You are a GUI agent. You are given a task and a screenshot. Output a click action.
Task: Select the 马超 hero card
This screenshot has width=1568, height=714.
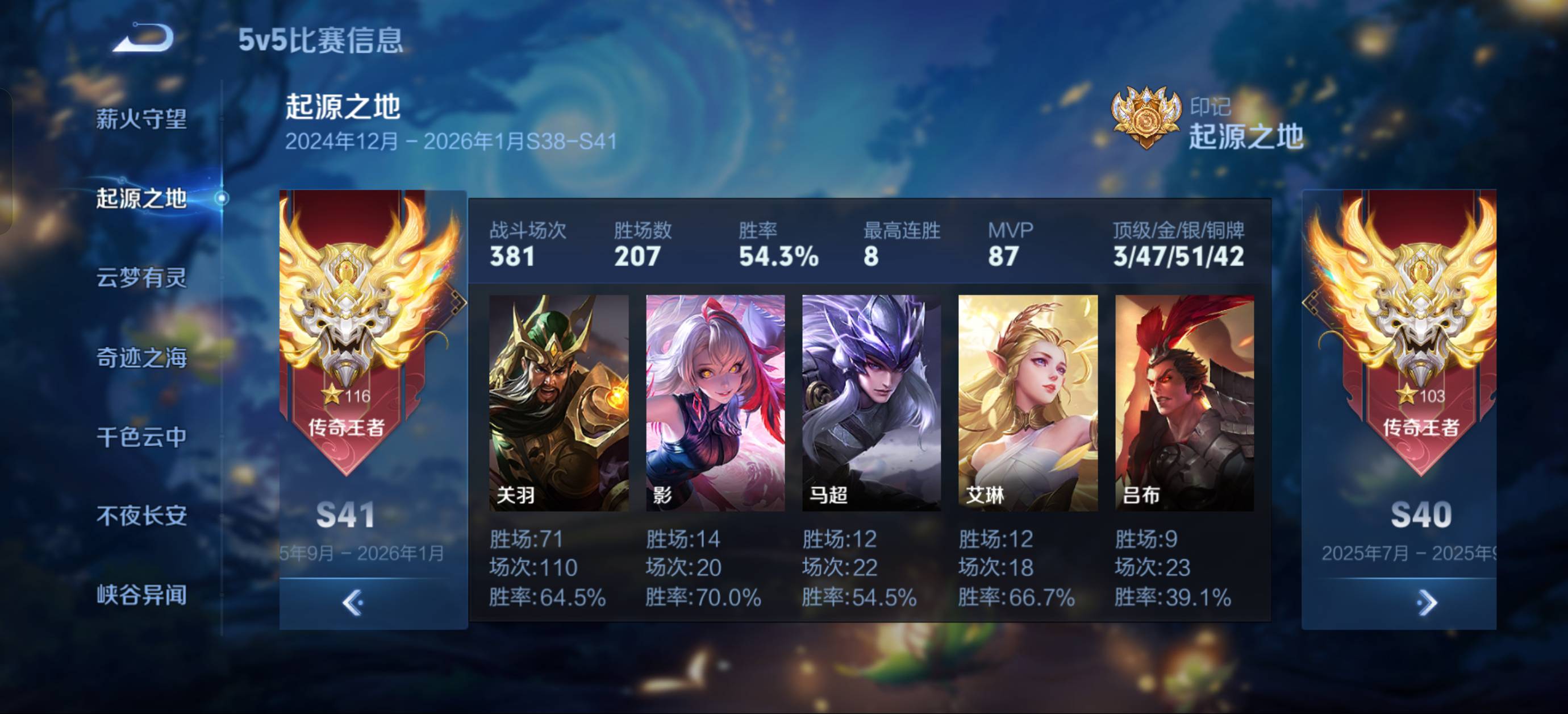[871, 402]
